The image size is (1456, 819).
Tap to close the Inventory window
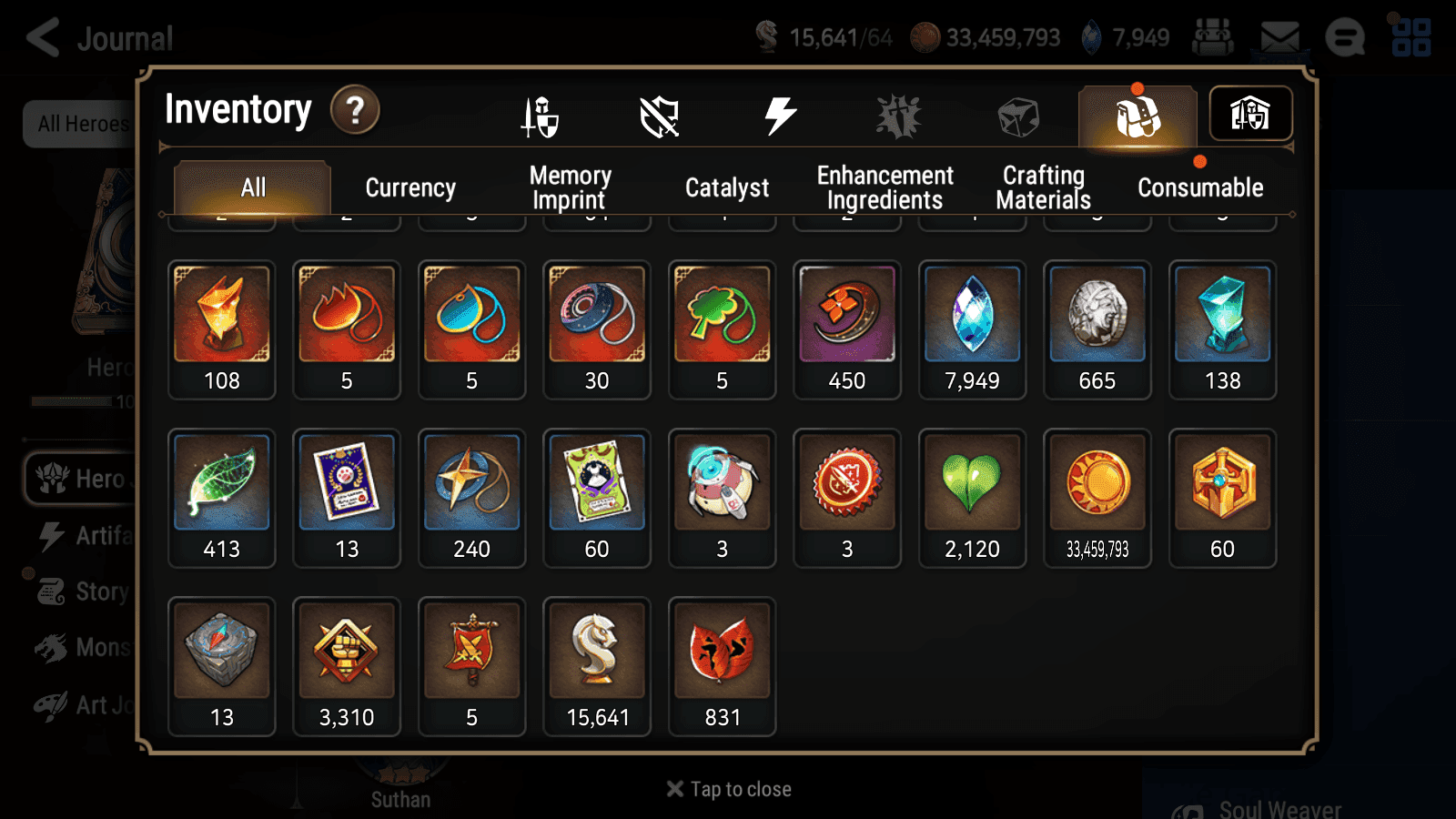pos(726,788)
